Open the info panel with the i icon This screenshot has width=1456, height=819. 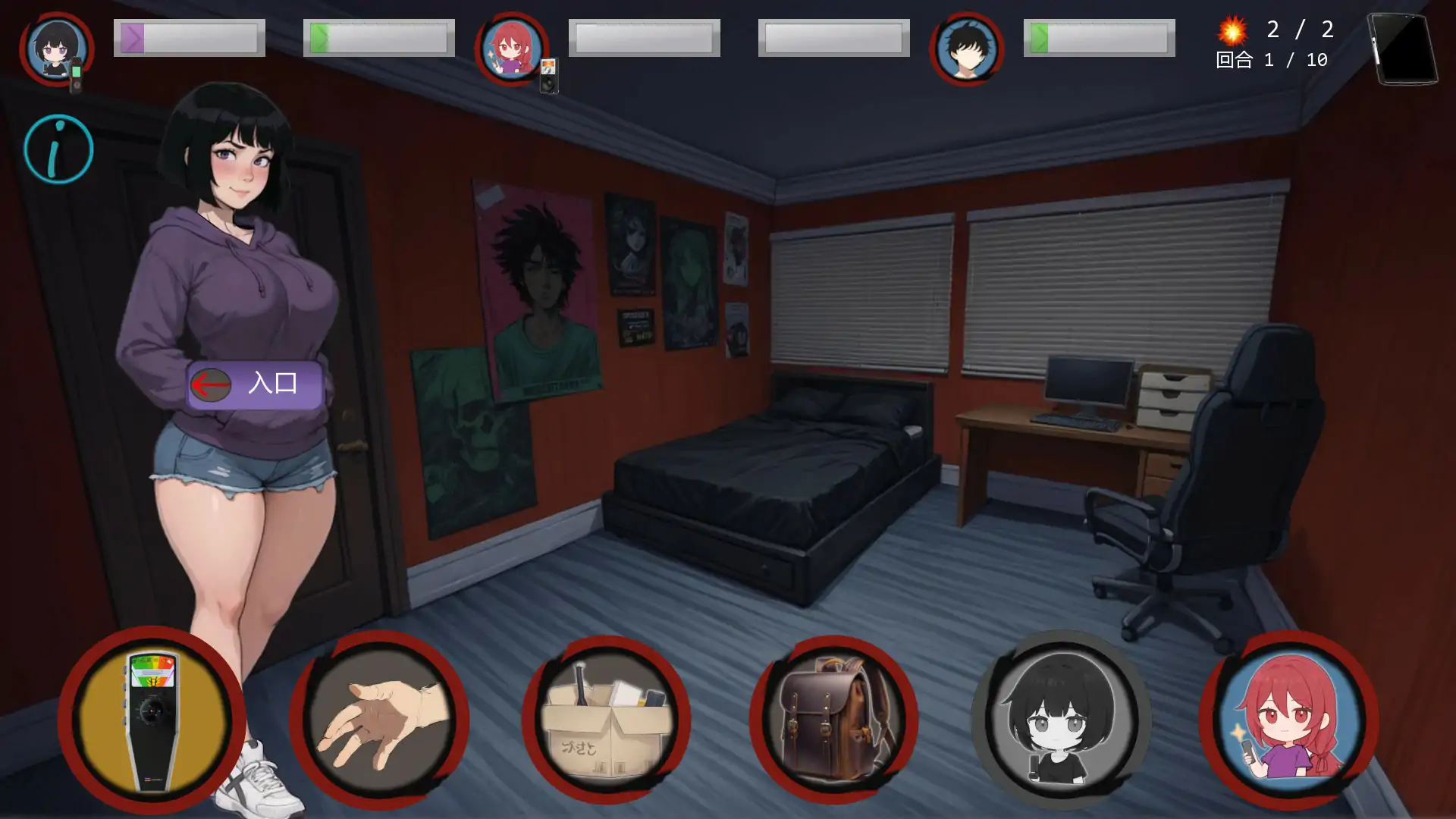[58, 149]
